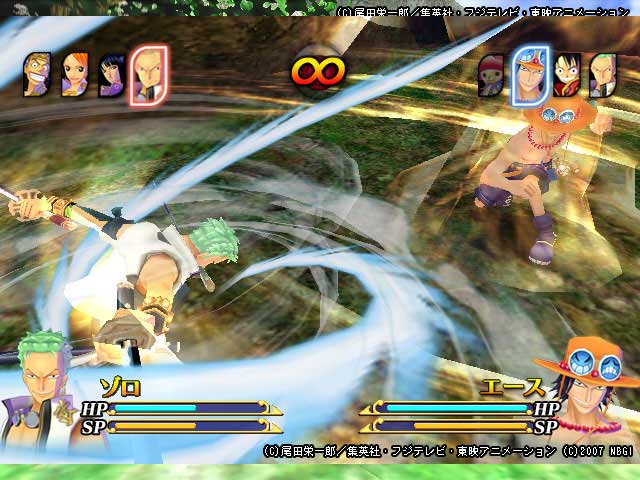Choose Nami's orange-haired team icon

75,74
